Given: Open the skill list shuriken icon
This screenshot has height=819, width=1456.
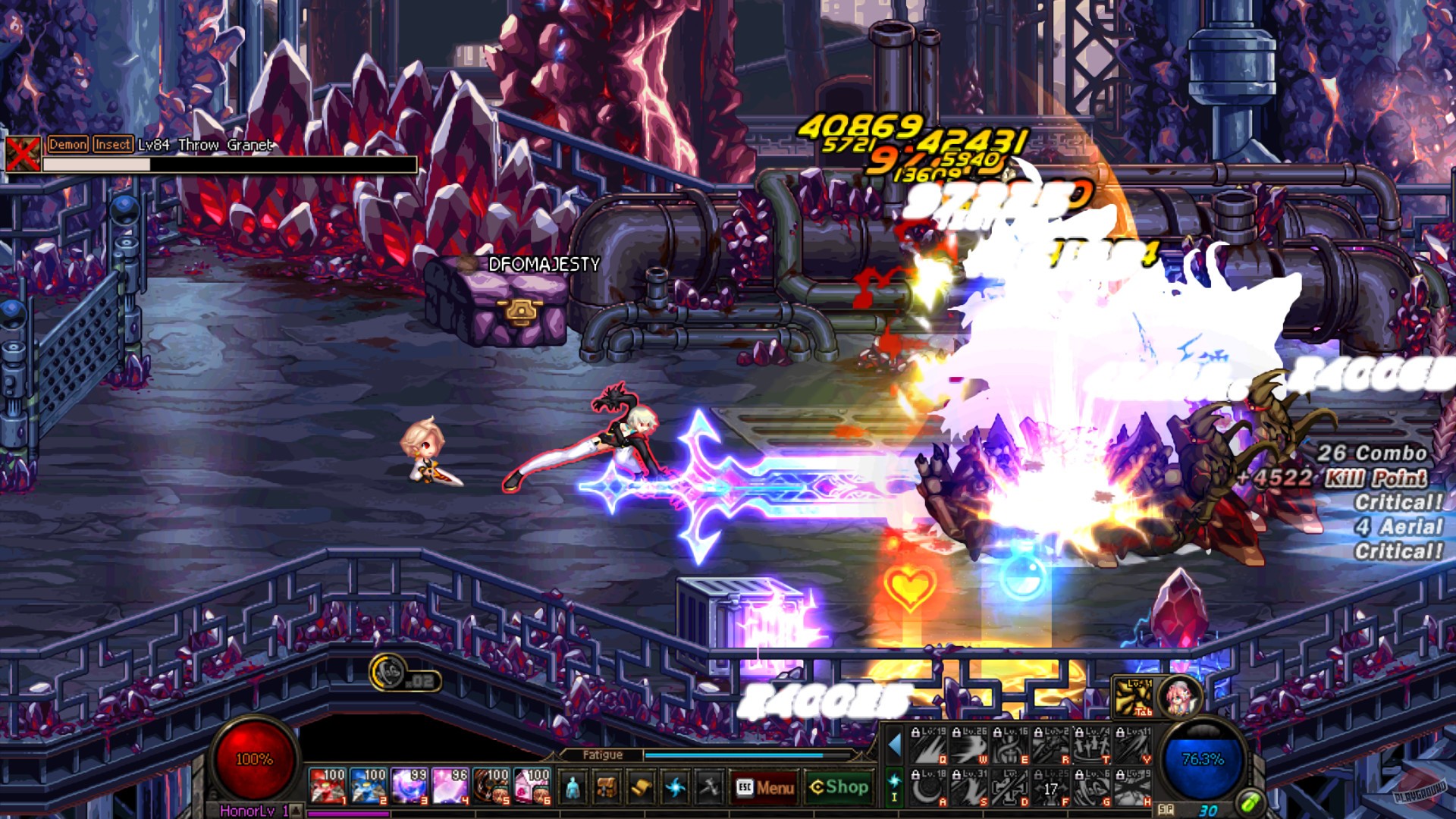Looking at the screenshot, I should 676,787.
